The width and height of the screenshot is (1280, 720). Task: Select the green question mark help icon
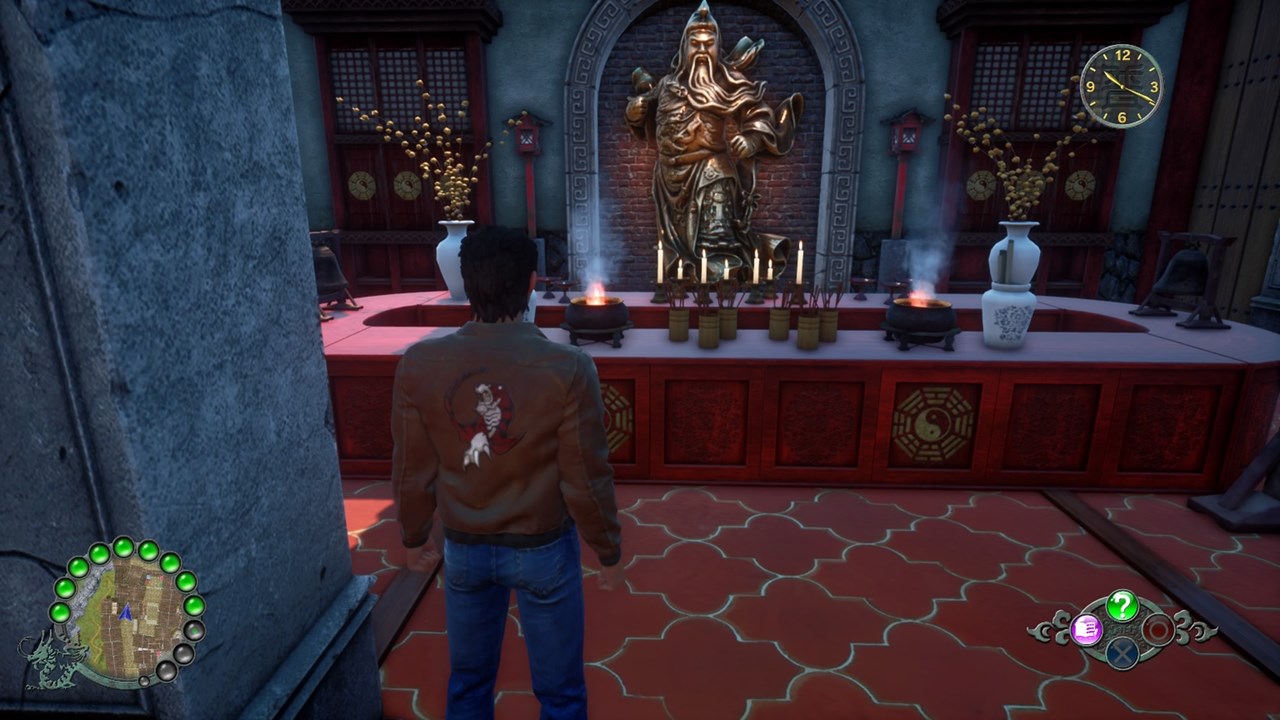point(1122,605)
